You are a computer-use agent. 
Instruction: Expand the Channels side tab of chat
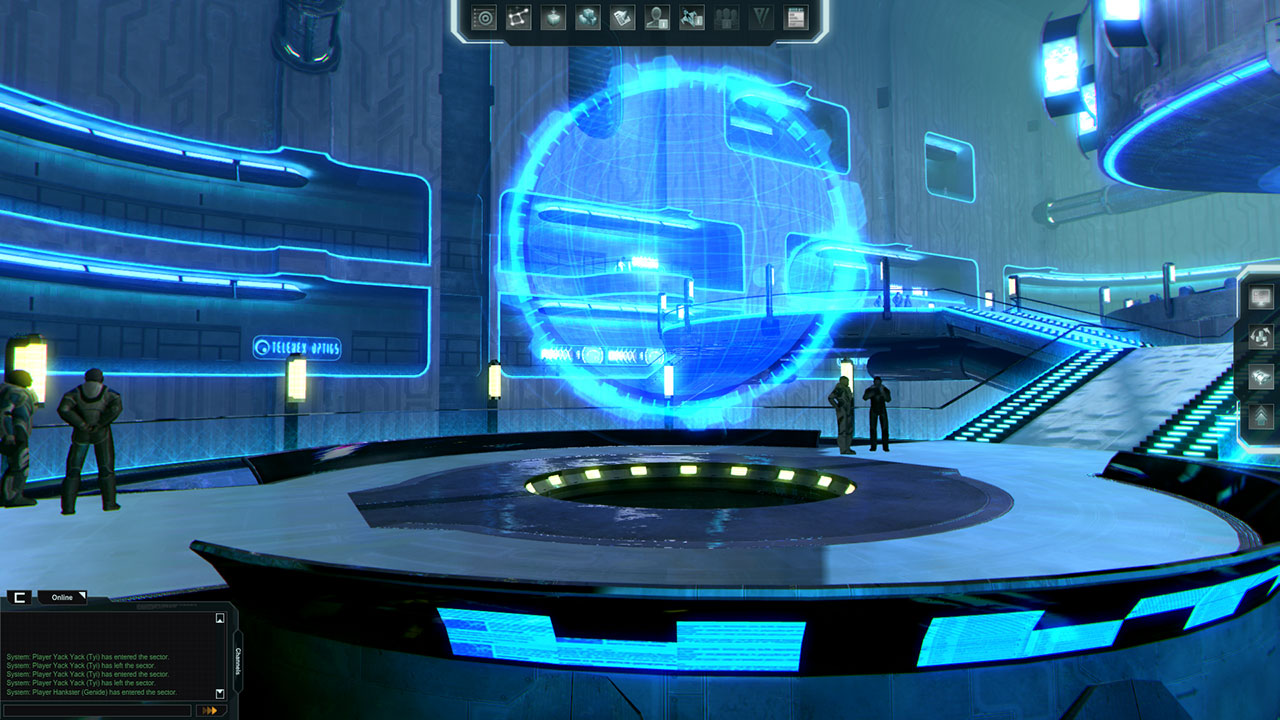[x=237, y=662]
